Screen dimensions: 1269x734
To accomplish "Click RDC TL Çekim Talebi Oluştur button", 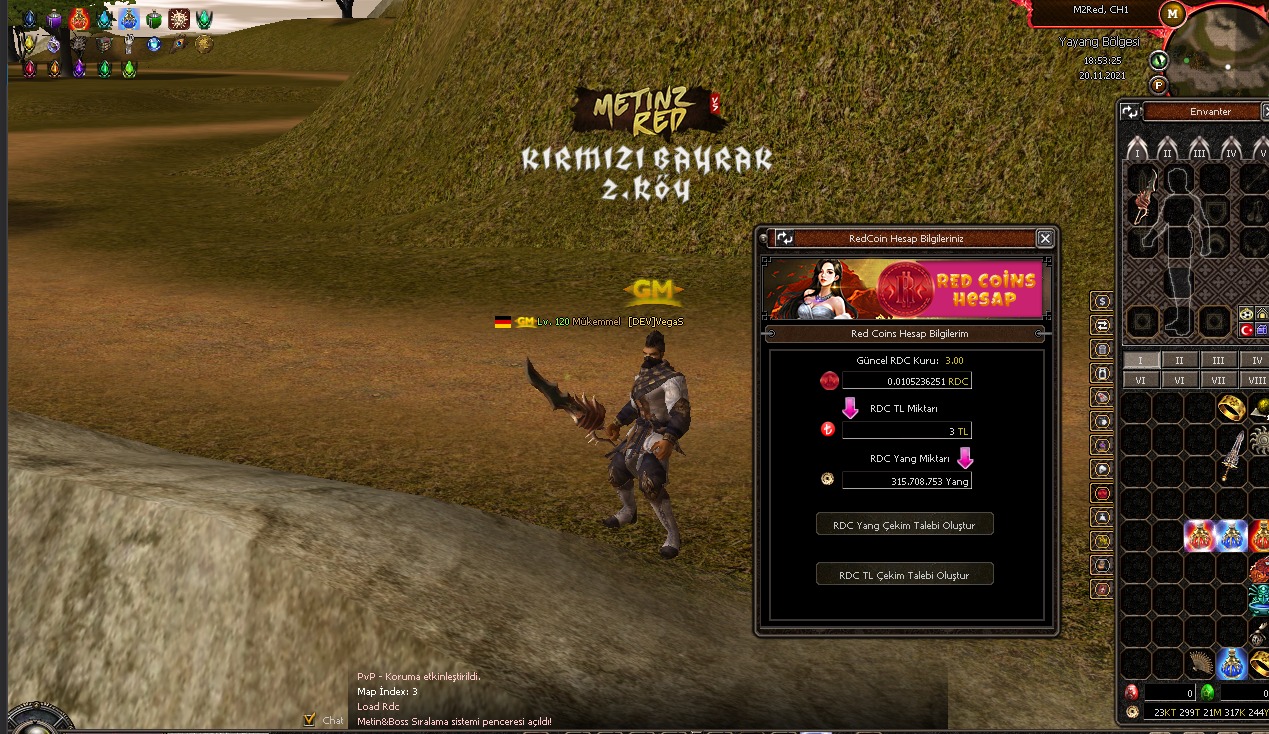I will click(905, 575).
